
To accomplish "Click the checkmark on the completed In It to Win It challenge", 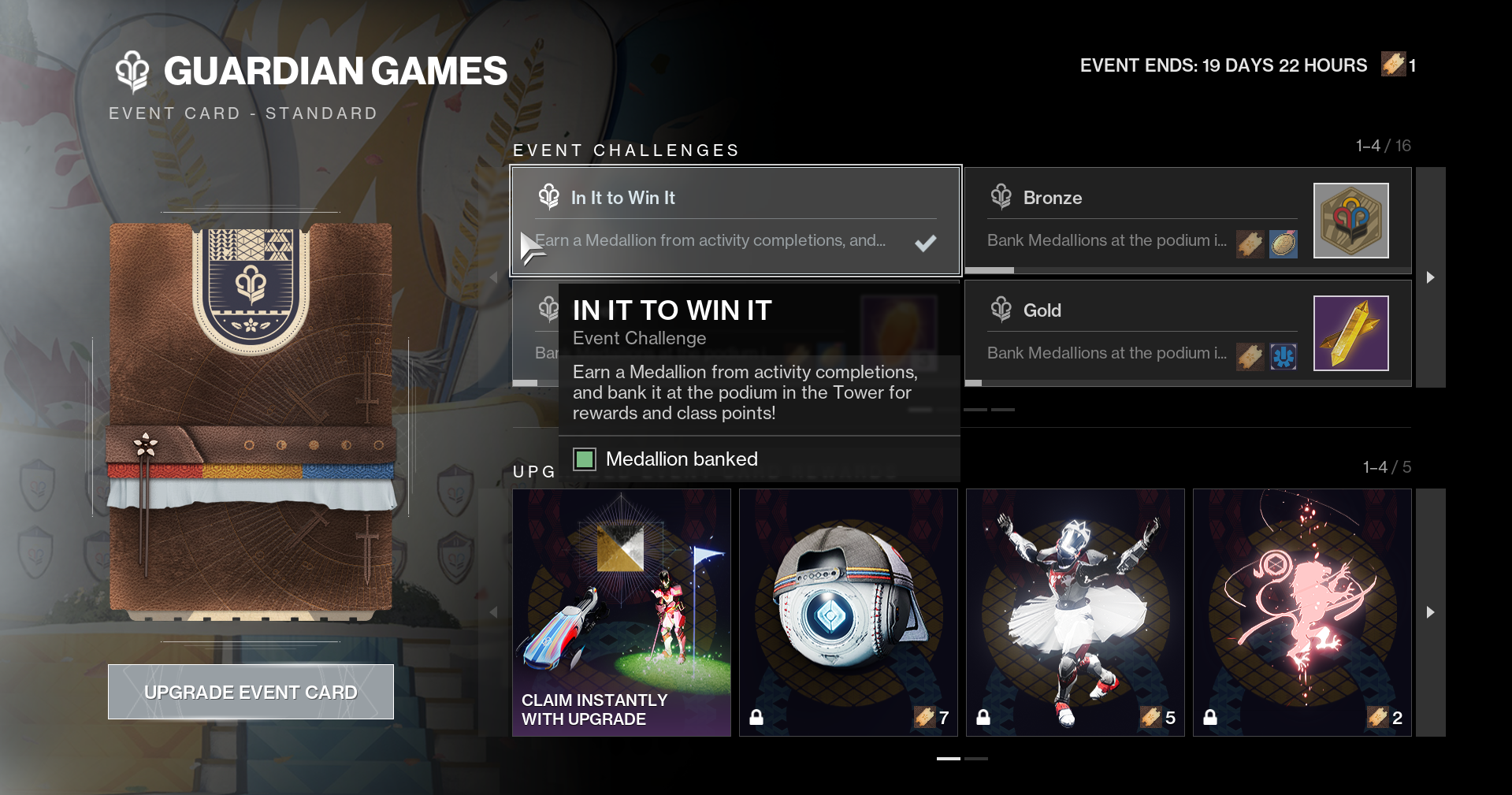I will click(926, 243).
